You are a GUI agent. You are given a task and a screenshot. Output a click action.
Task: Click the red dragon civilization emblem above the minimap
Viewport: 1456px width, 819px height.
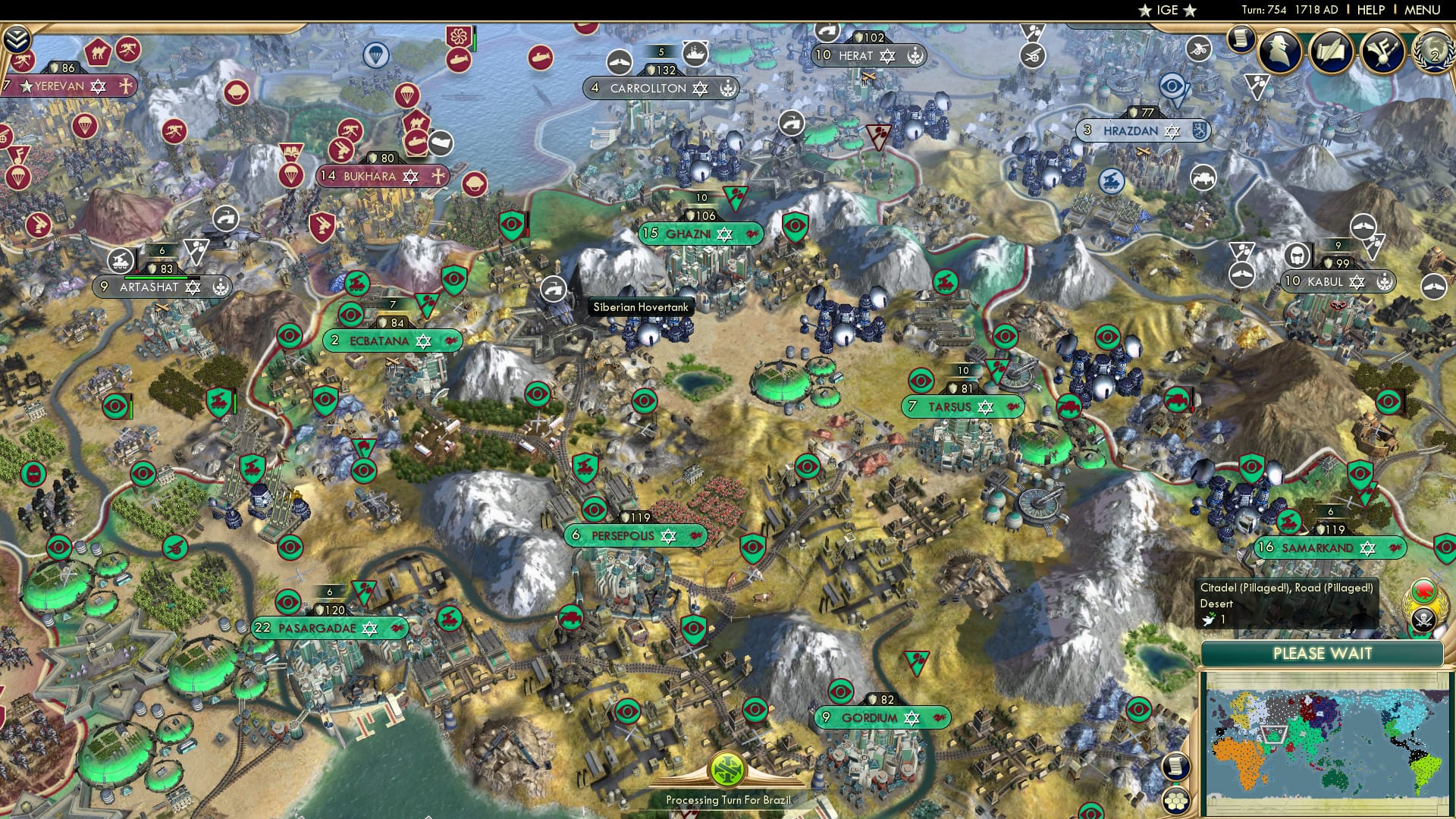click(x=1424, y=590)
